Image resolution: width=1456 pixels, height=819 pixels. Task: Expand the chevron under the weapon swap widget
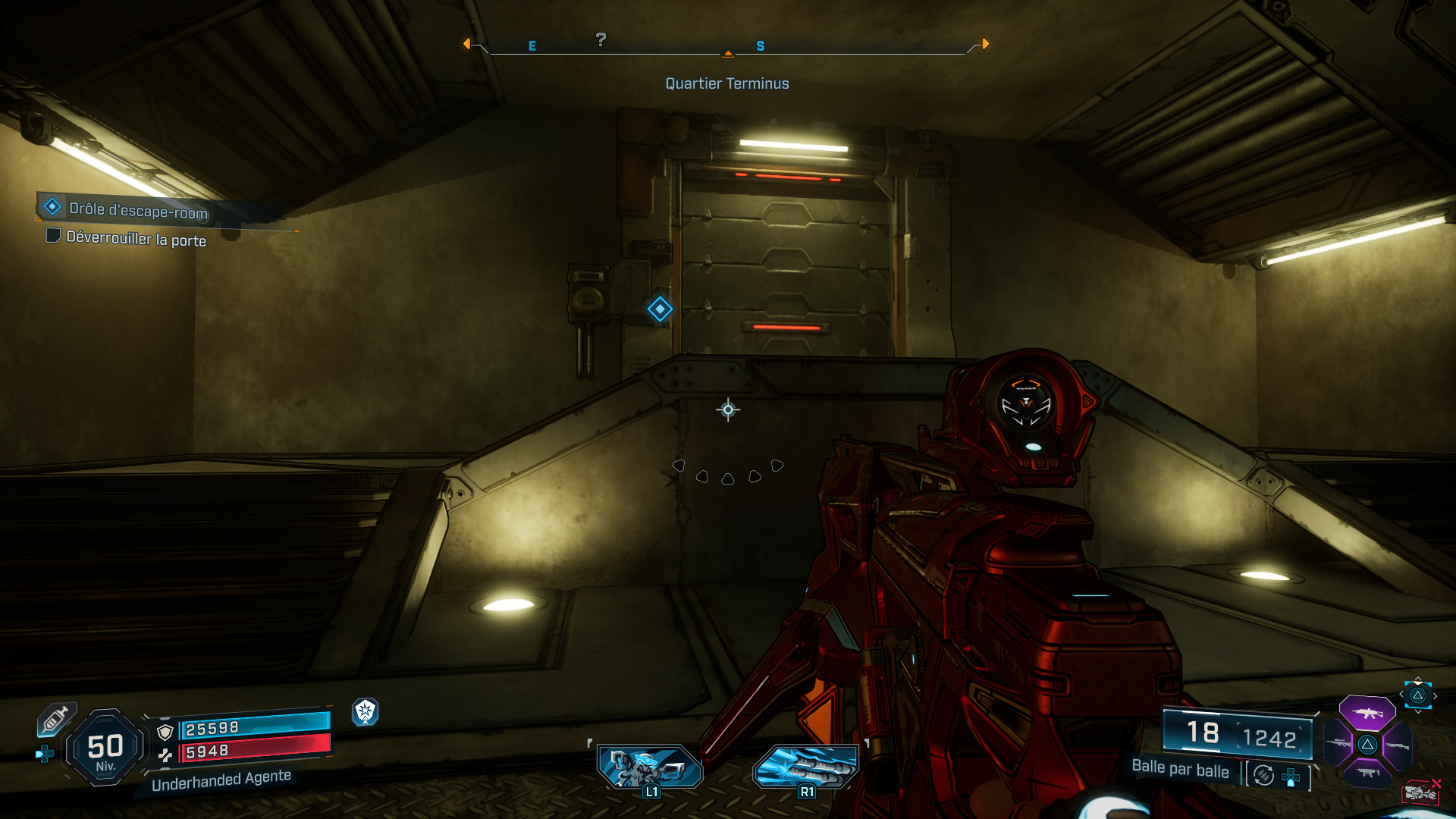pos(1417,711)
